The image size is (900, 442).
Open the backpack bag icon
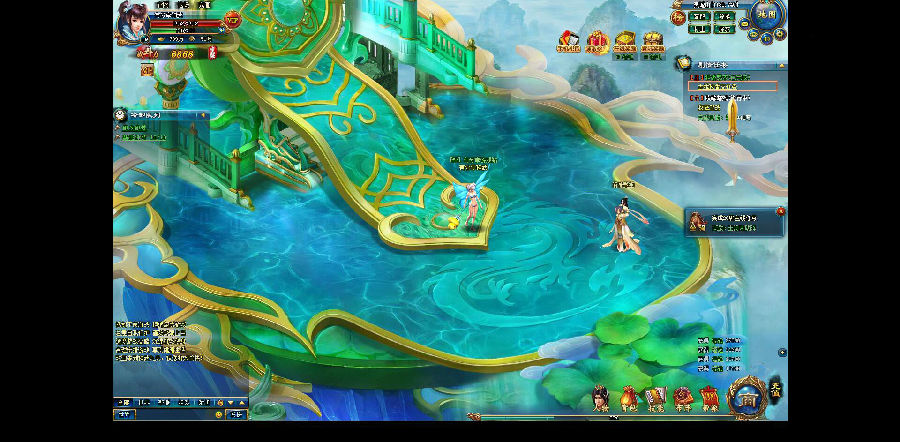click(x=629, y=398)
